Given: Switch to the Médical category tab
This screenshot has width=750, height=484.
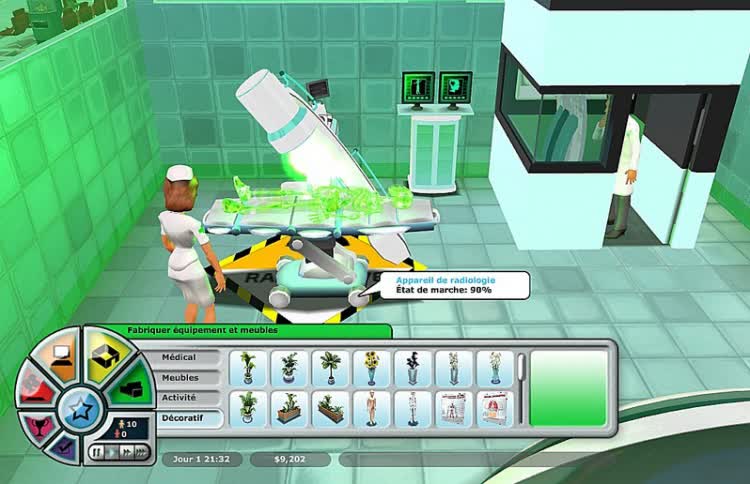Looking at the screenshot, I should (x=180, y=357).
